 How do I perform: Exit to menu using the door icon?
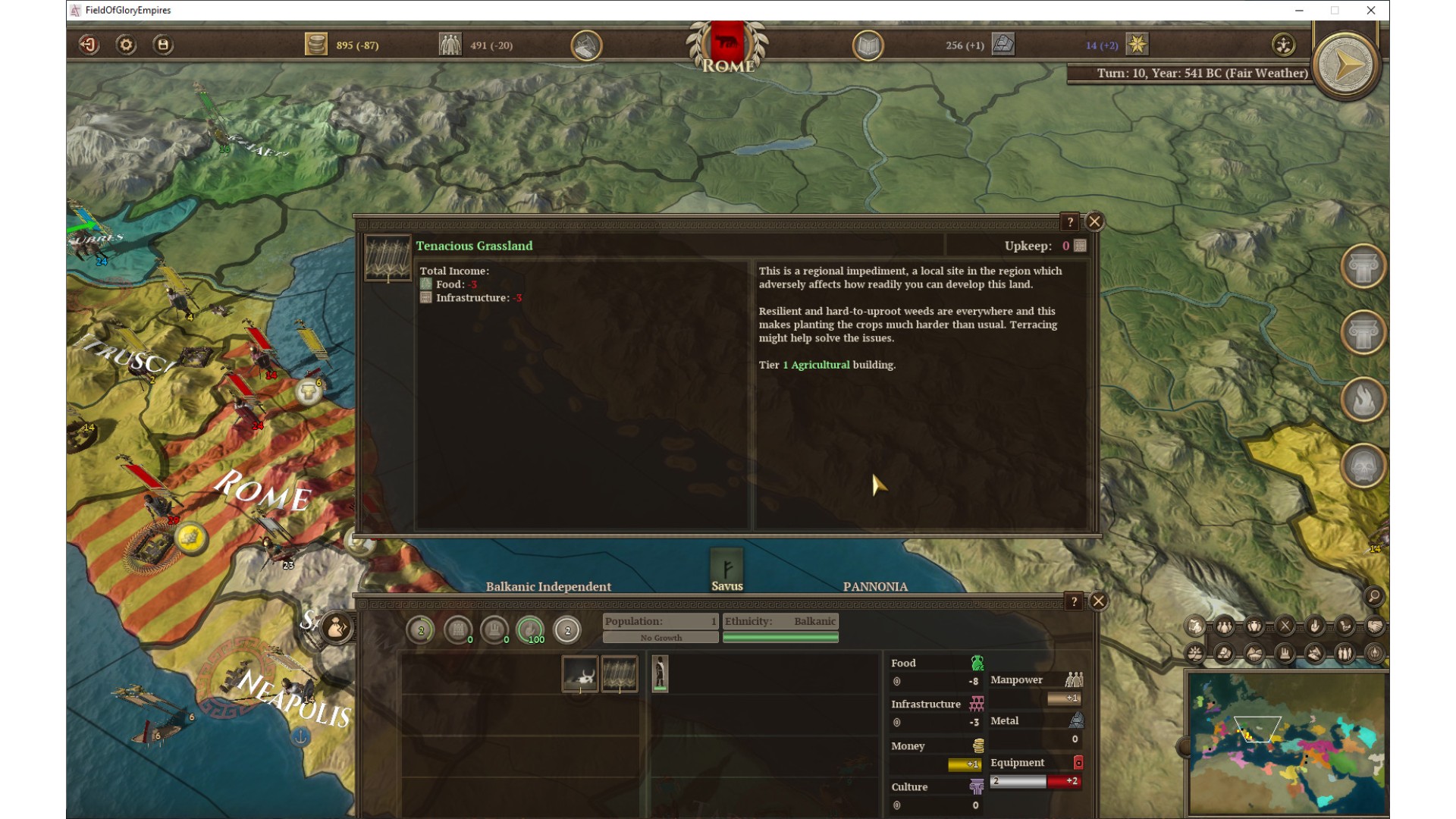[x=89, y=45]
